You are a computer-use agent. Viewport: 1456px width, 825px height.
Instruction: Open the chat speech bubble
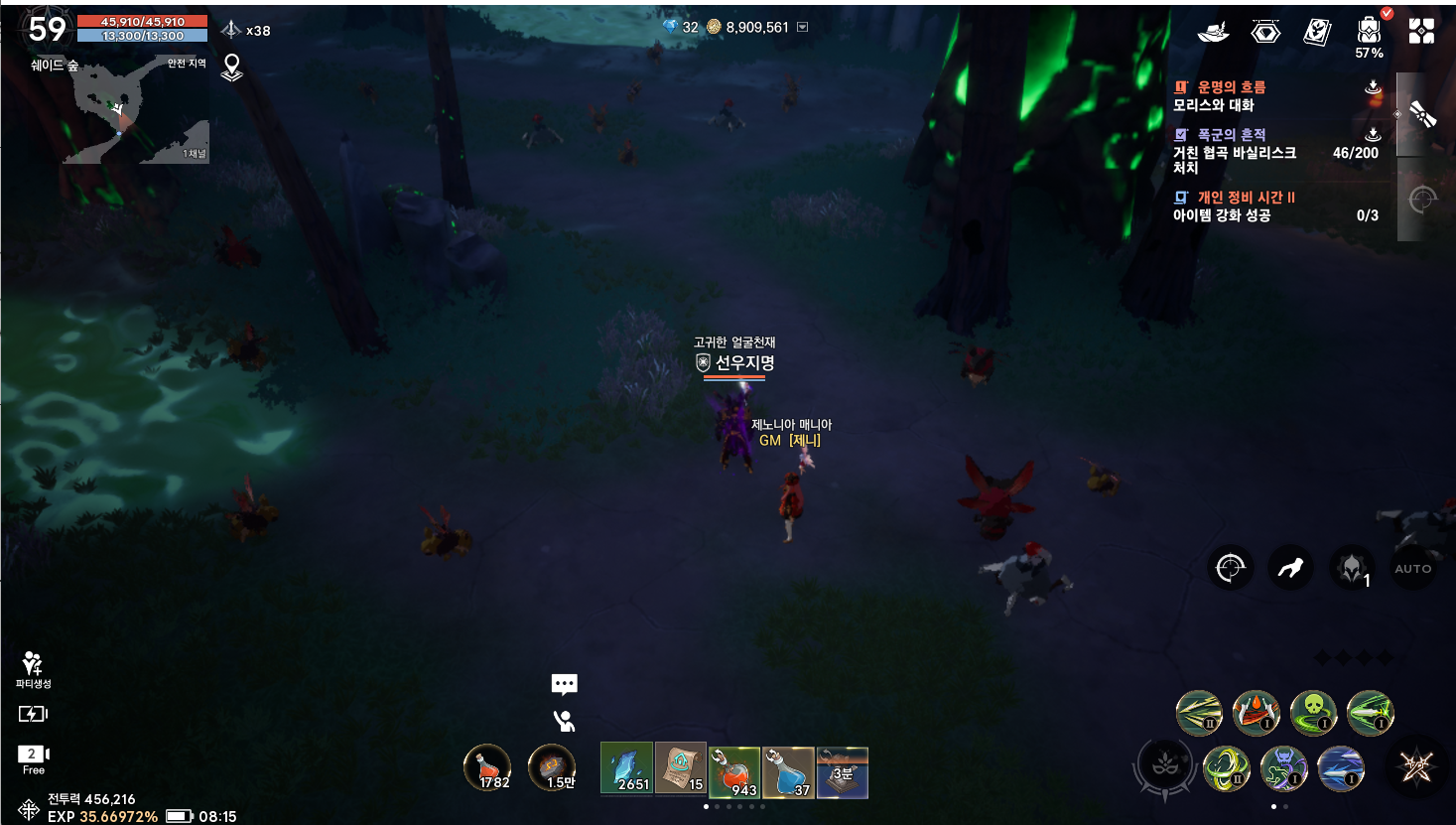[x=564, y=684]
